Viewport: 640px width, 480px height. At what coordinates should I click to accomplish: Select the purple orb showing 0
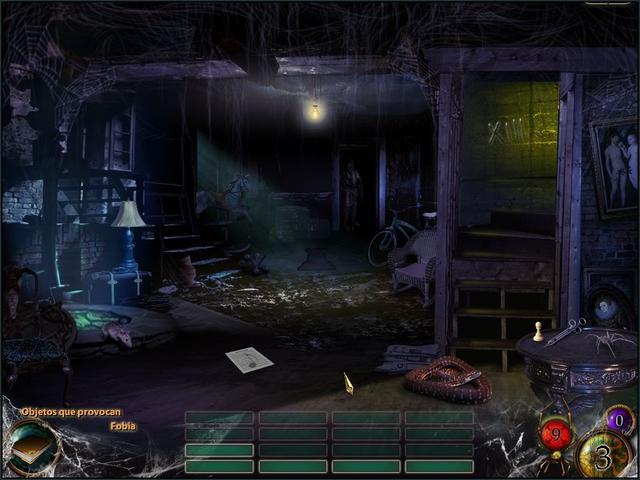[619, 421]
